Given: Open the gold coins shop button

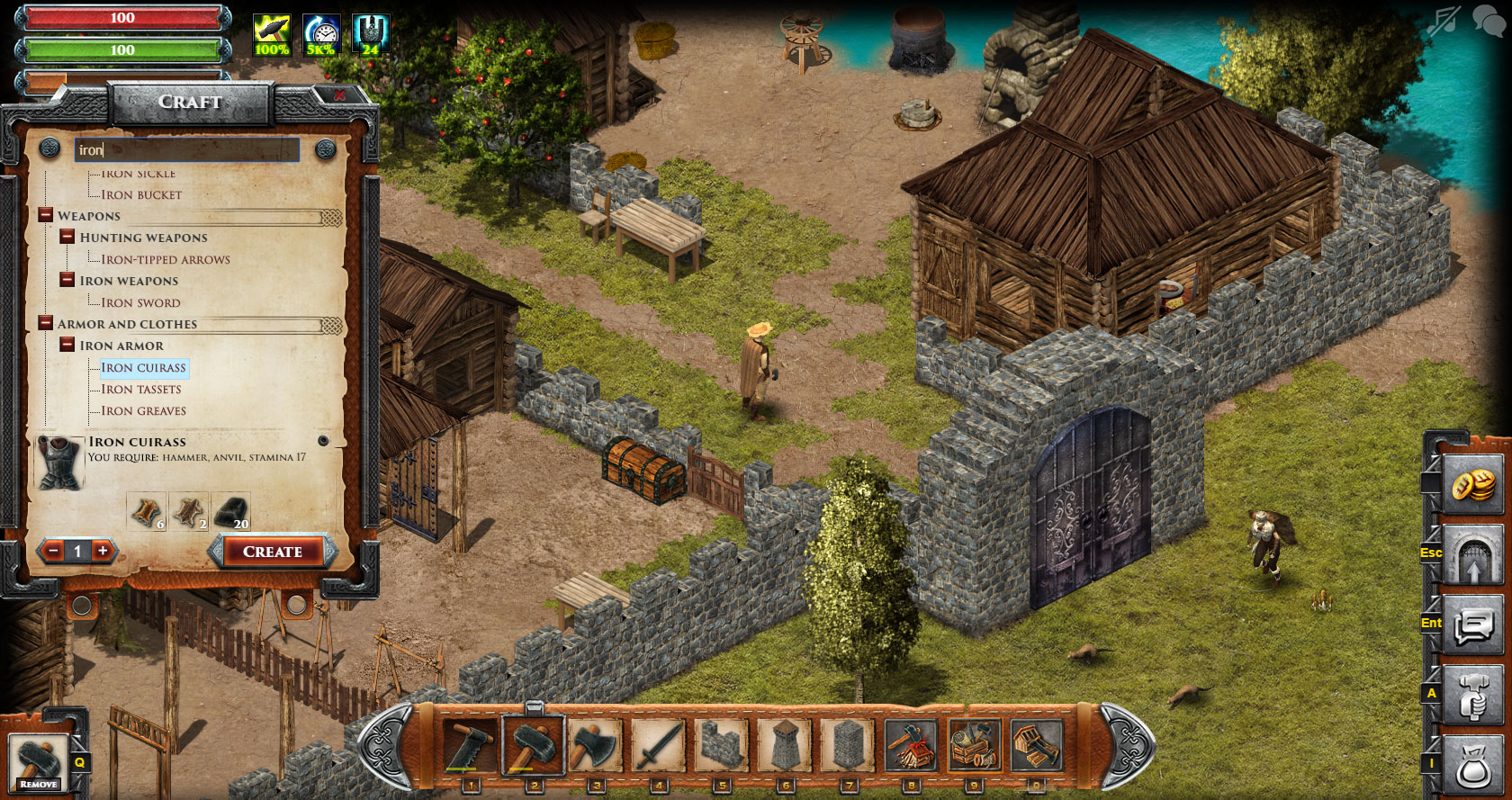Looking at the screenshot, I should tap(1472, 486).
